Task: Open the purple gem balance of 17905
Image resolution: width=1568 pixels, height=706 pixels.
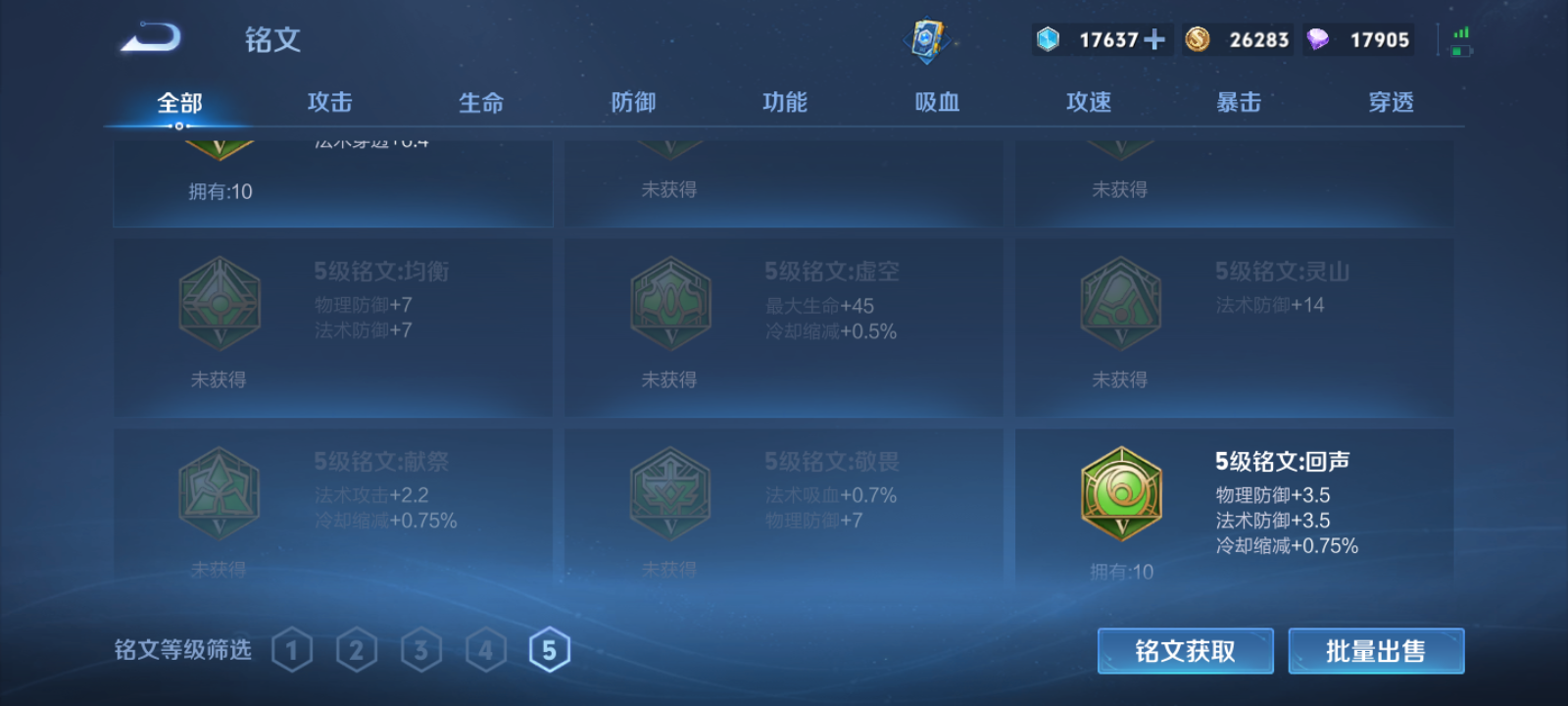Action: [1357, 39]
